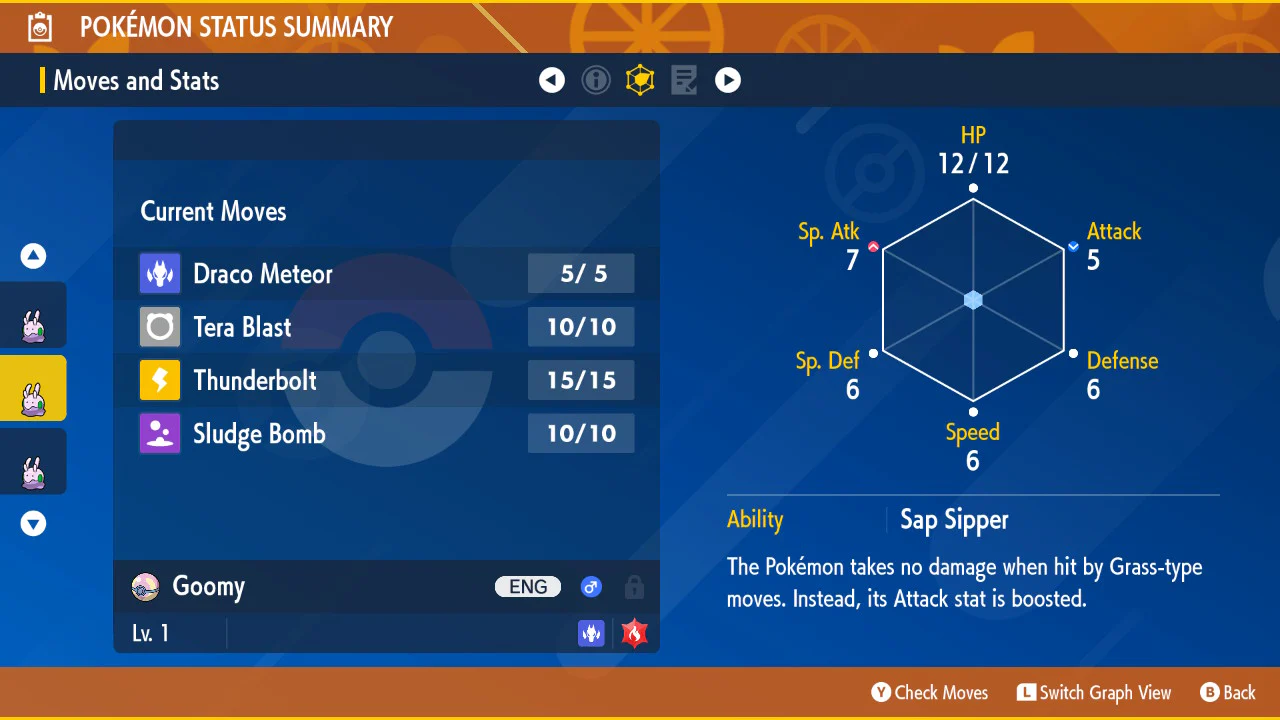The height and width of the screenshot is (720, 1280).
Task: Choose the Tera Blast move row
Action: (386, 327)
